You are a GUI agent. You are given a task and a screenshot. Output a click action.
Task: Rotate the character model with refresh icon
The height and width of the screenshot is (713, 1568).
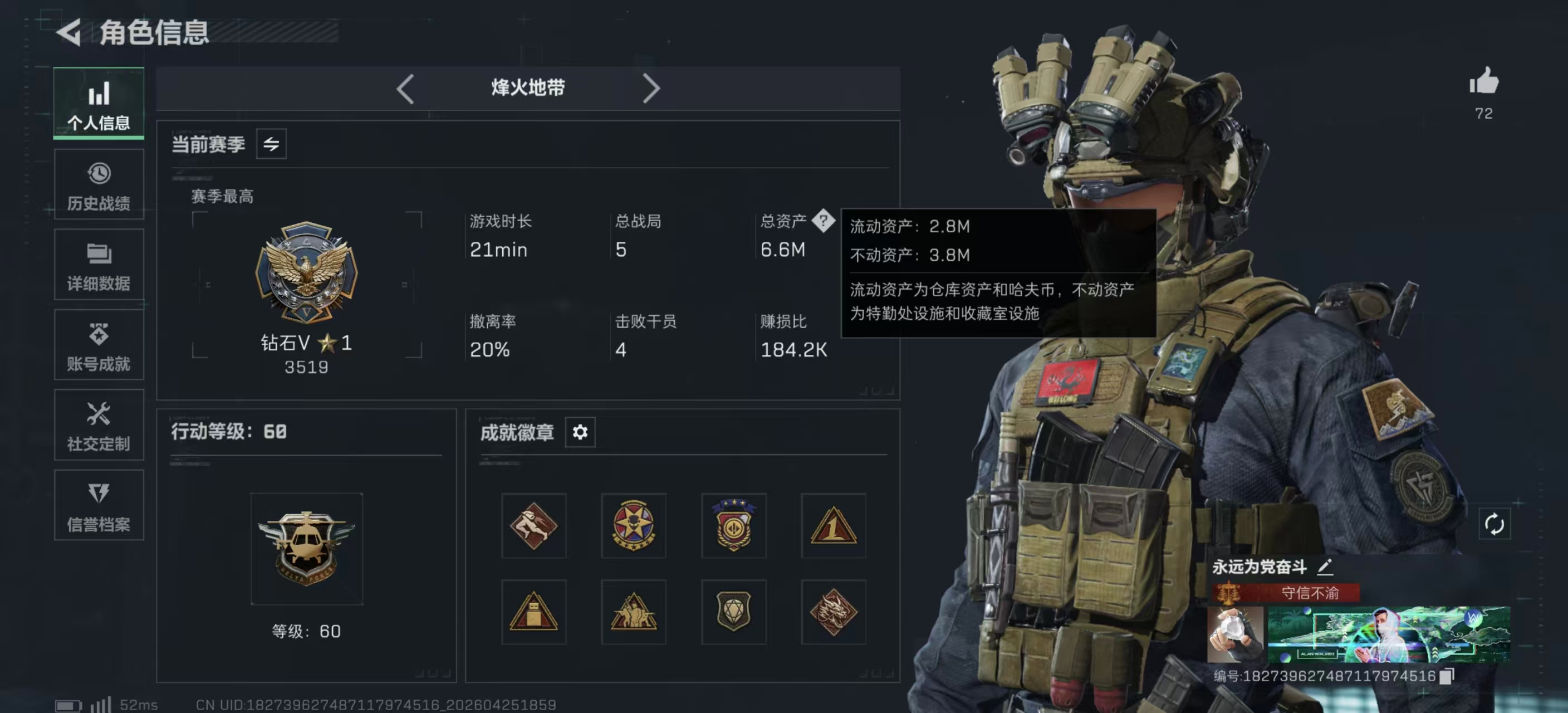(x=1494, y=524)
